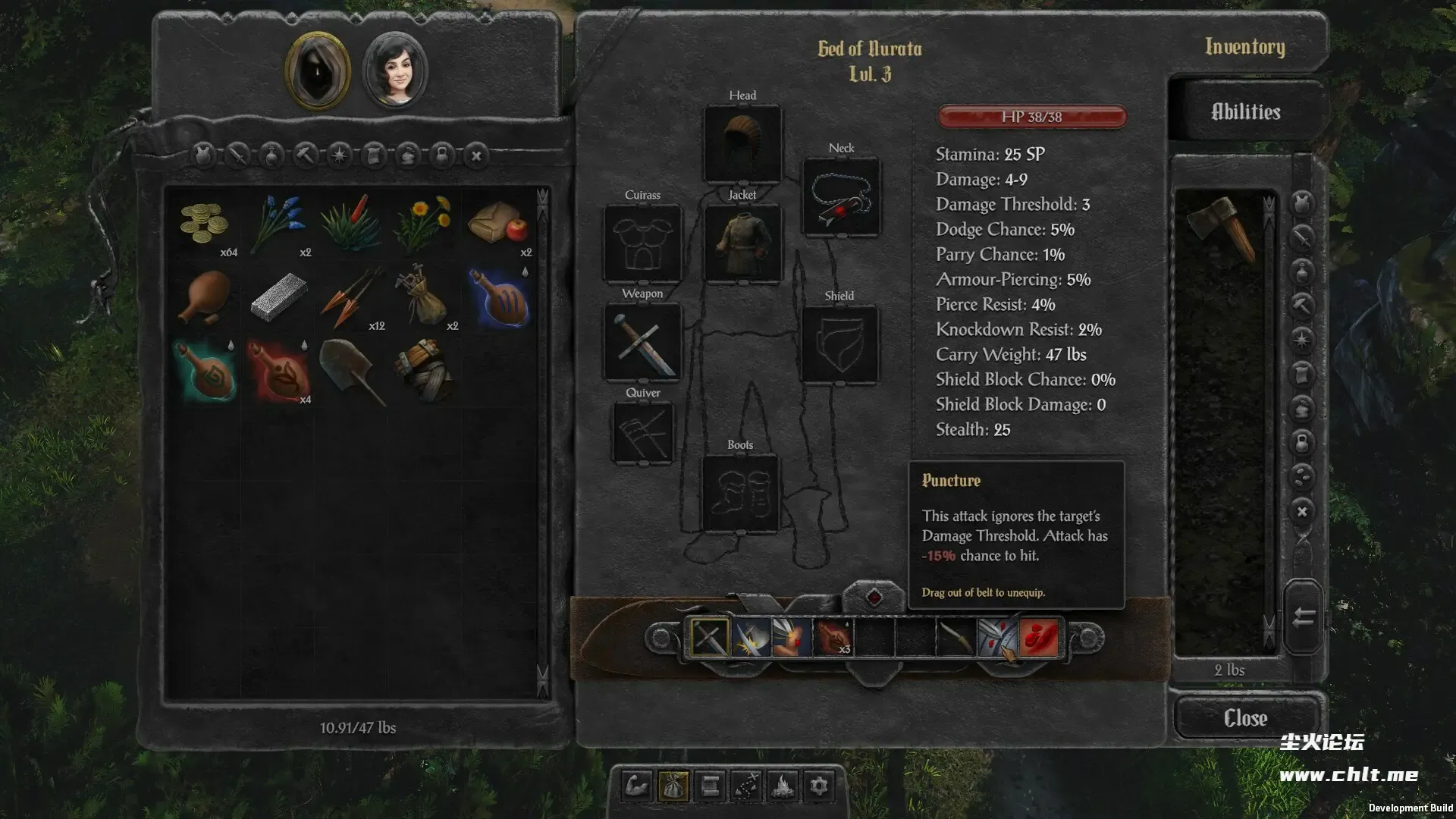Viewport: 1456px width, 819px height.
Task: Pick up the gold coins stack
Action: pyautogui.click(x=205, y=223)
